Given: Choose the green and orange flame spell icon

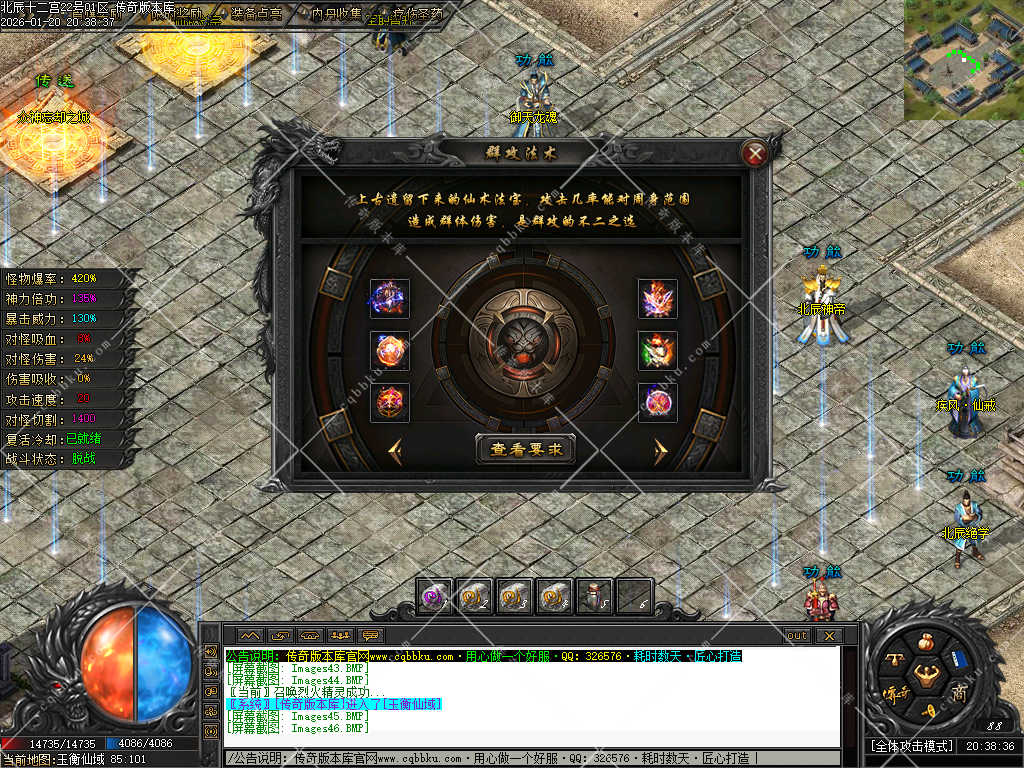Looking at the screenshot, I should click(657, 350).
